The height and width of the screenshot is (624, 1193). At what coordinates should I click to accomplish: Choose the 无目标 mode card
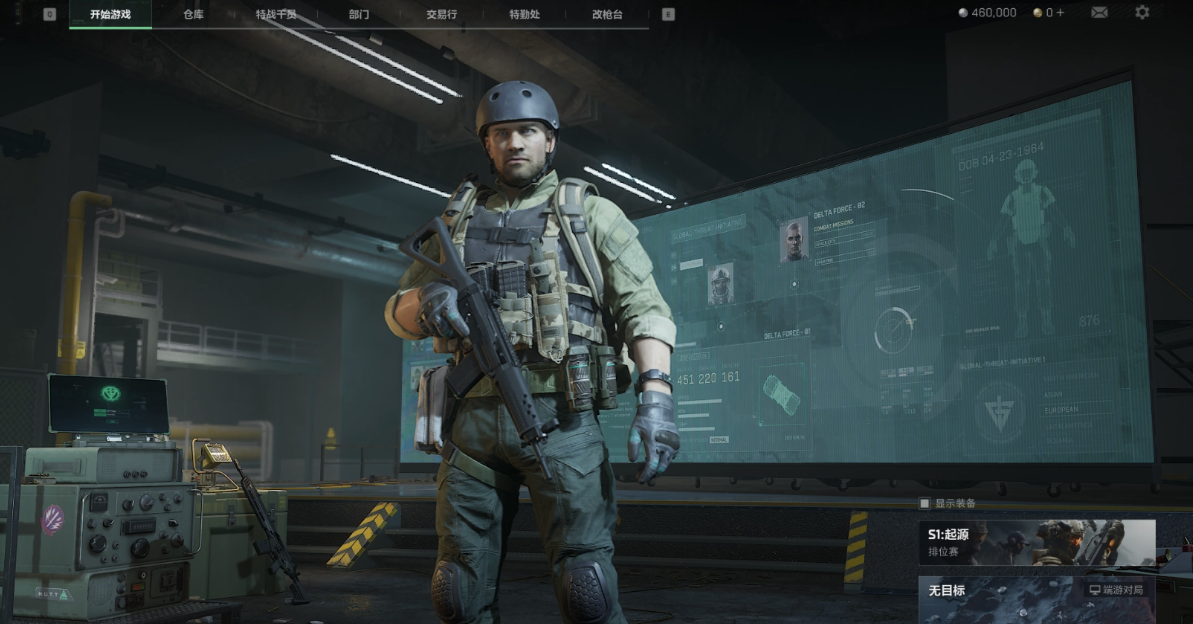(x=1037, y=598)
